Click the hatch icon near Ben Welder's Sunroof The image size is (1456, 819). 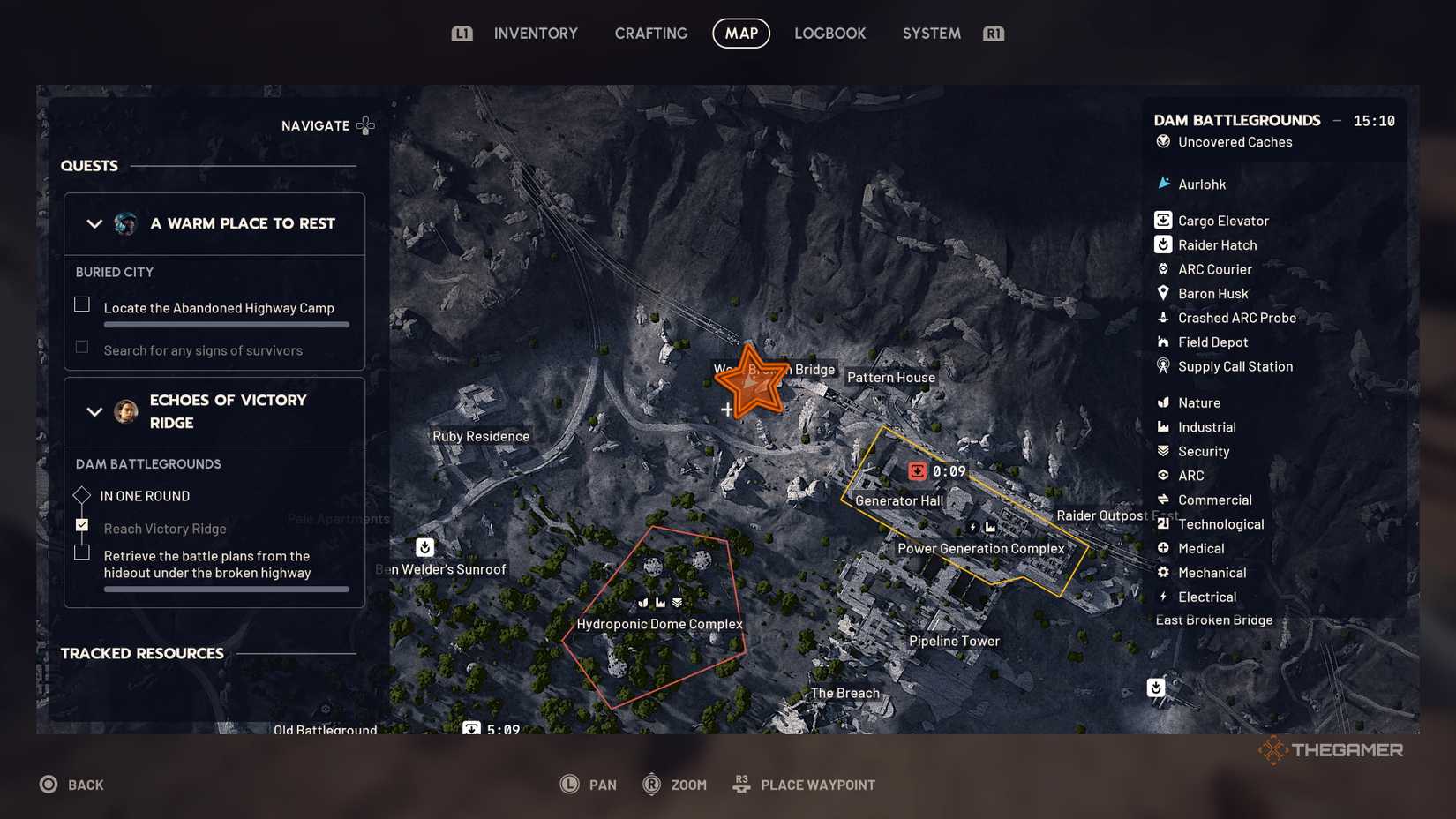pos(424,546)
